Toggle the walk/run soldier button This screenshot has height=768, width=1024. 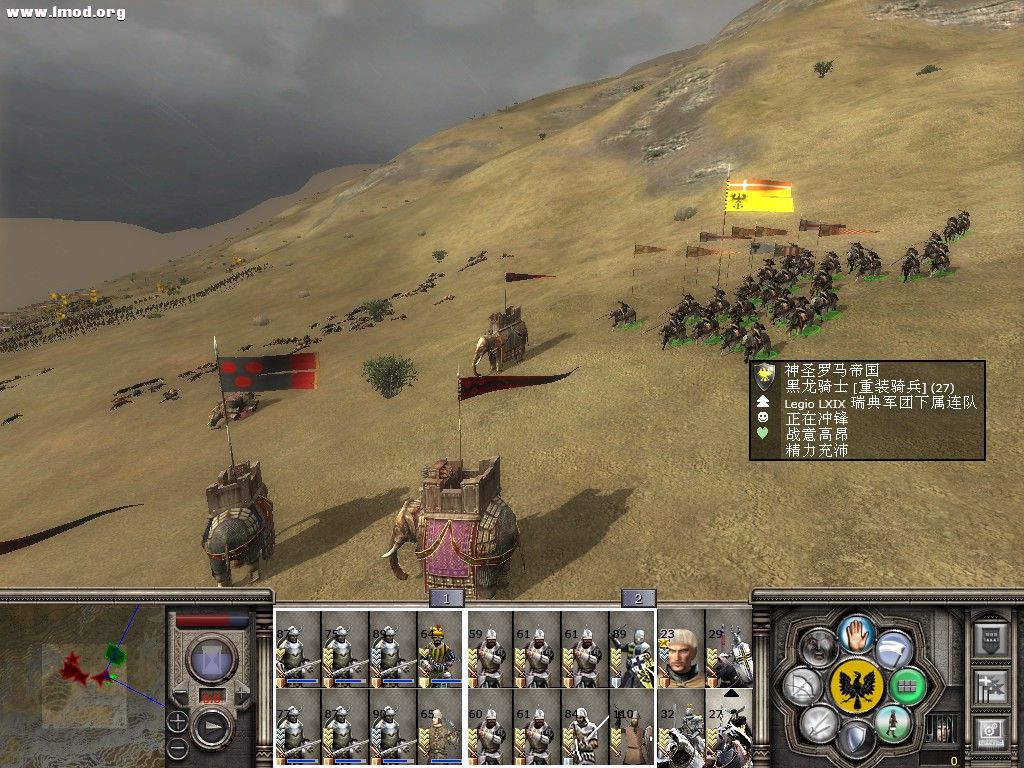[892, 722]
